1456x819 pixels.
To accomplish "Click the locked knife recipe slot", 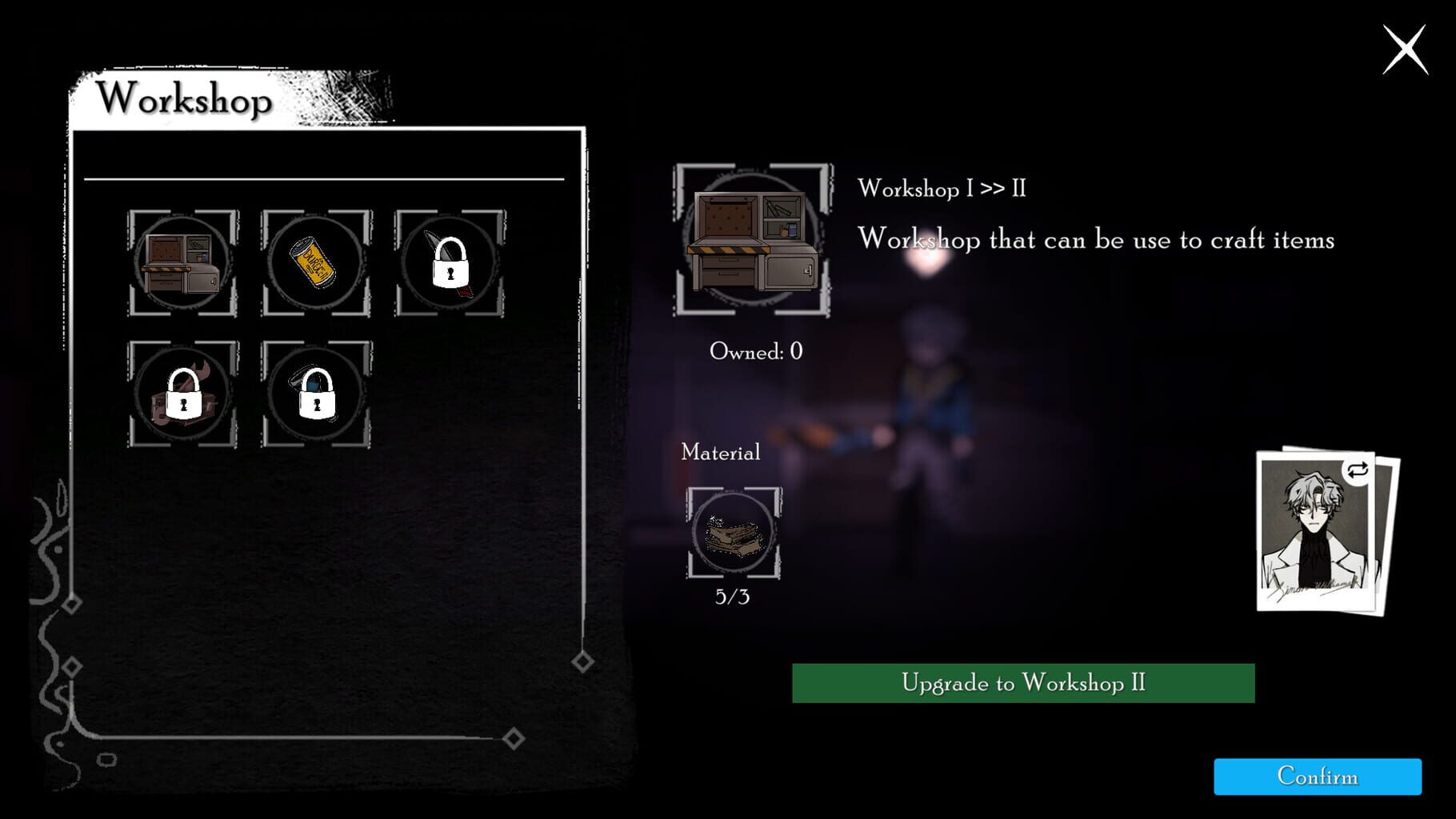I will [x=450, y=264].
